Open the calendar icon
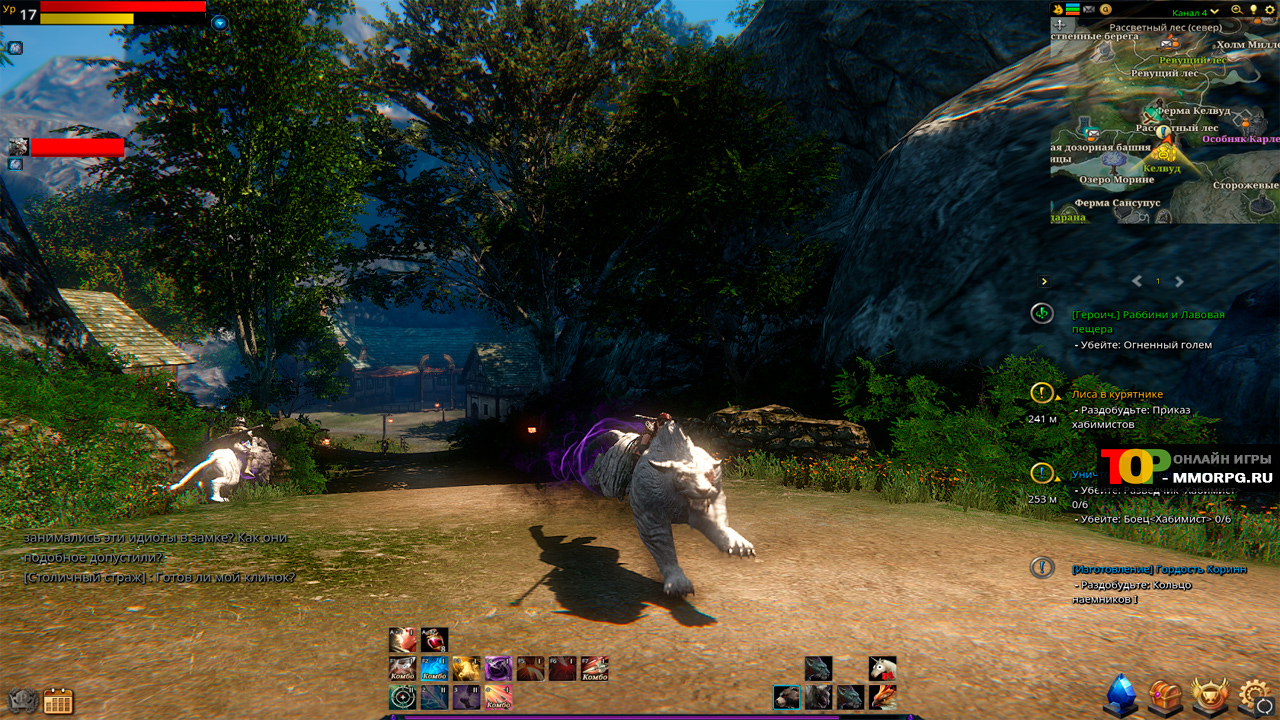Viewport: 1280px width, 720px height. tap(58, 701)
